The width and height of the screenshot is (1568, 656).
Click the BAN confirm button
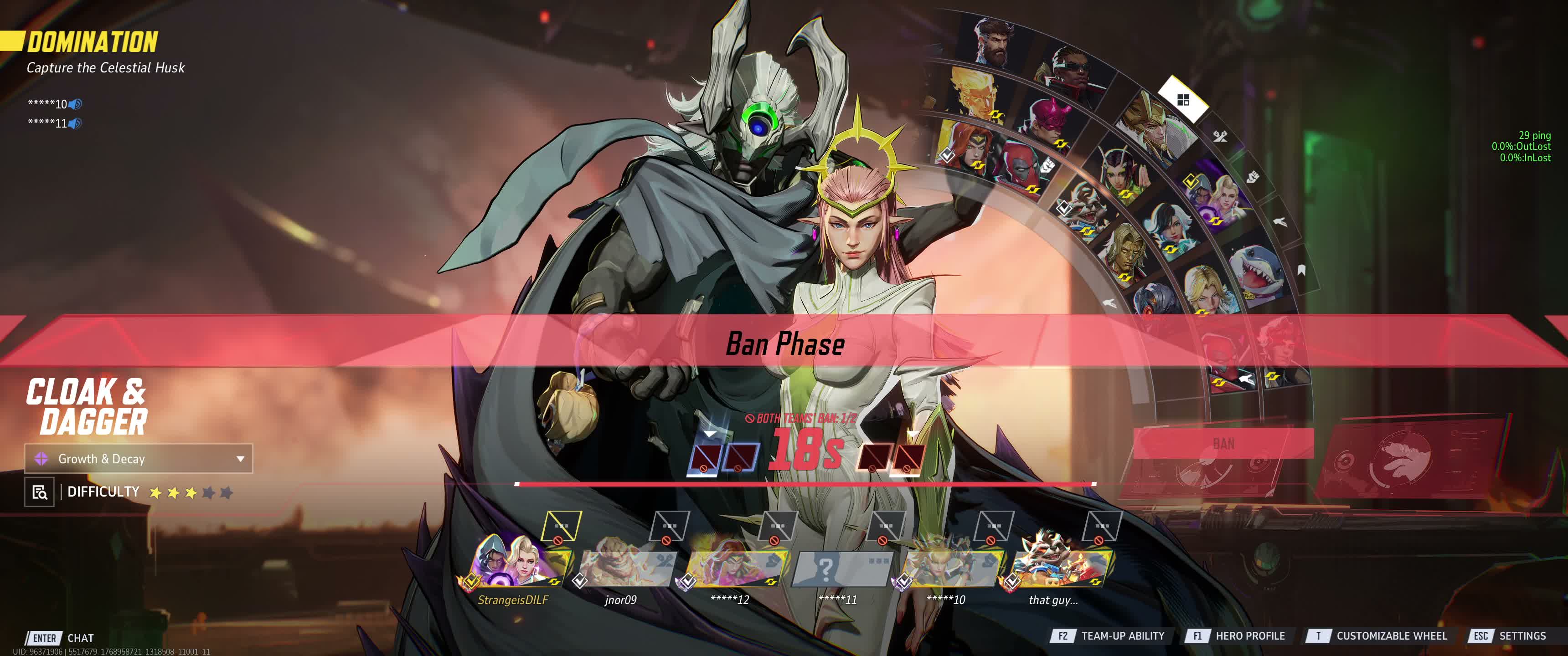click(x=1223, y=444)
